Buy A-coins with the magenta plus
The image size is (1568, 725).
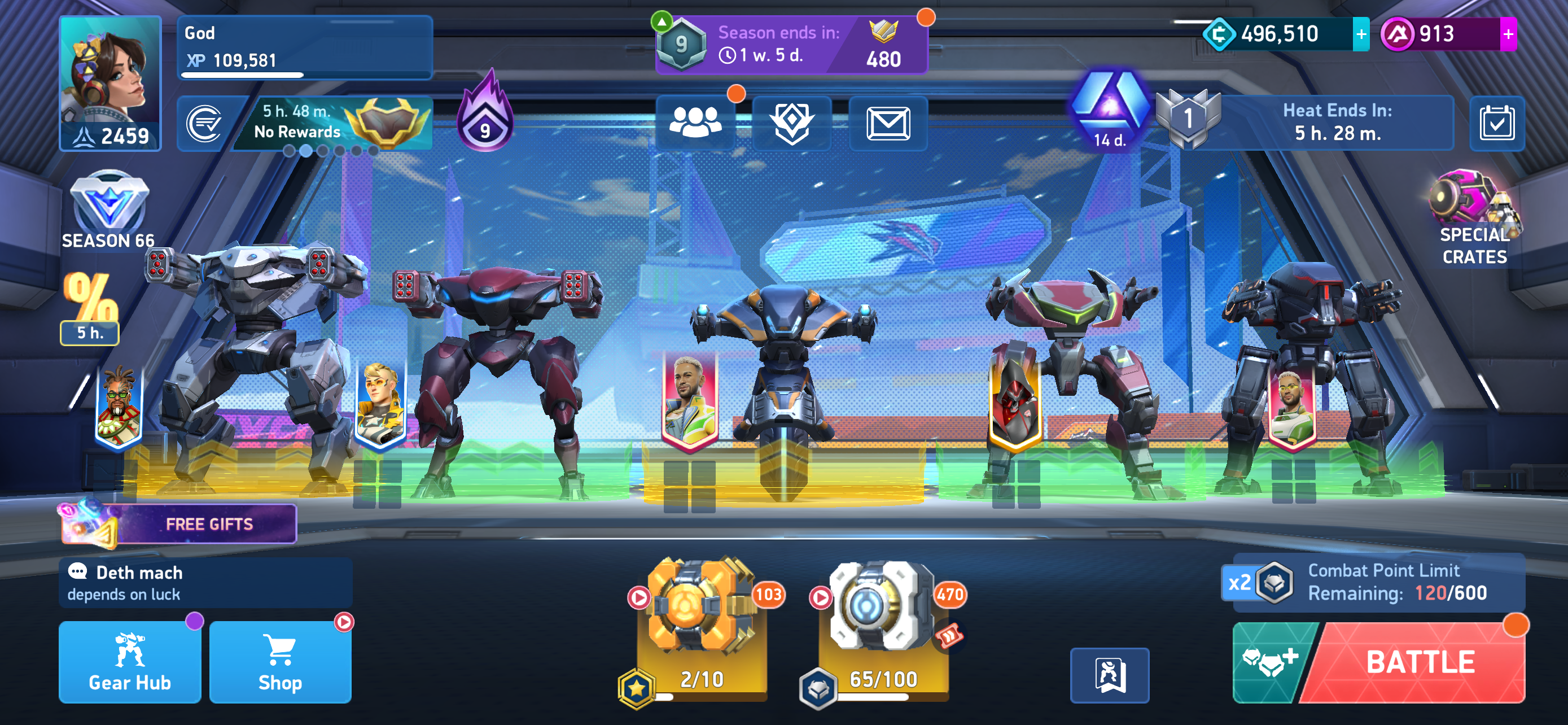(1508, 34)
